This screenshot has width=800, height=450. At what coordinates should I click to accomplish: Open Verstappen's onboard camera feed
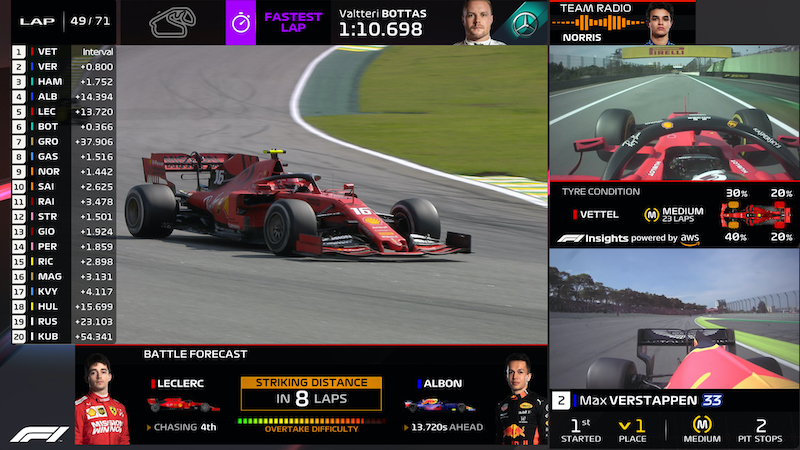tap(674, 318)
